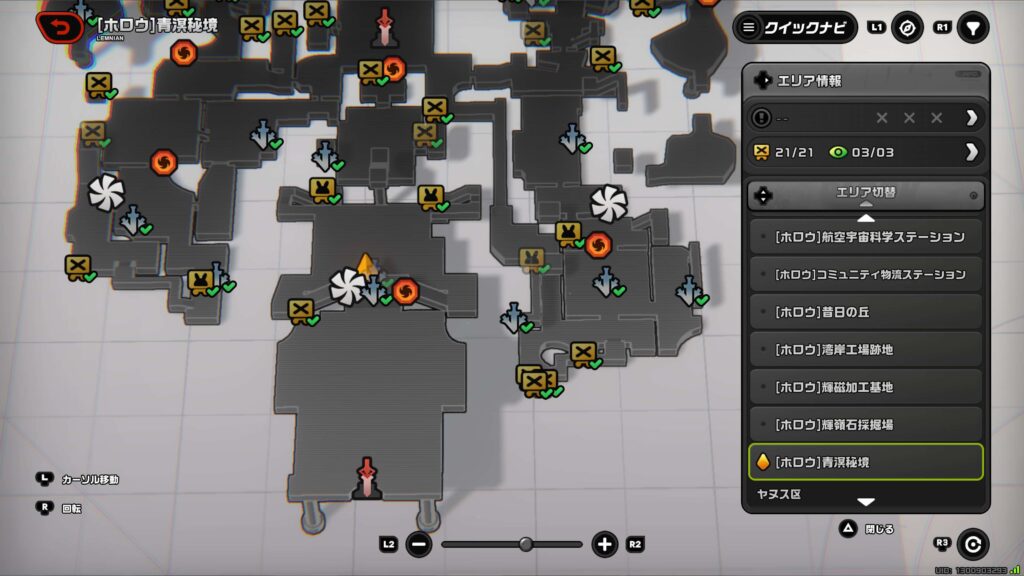
Task: Open the map filter funnel button
Action: pyautogui.click(x=972, y=27)
